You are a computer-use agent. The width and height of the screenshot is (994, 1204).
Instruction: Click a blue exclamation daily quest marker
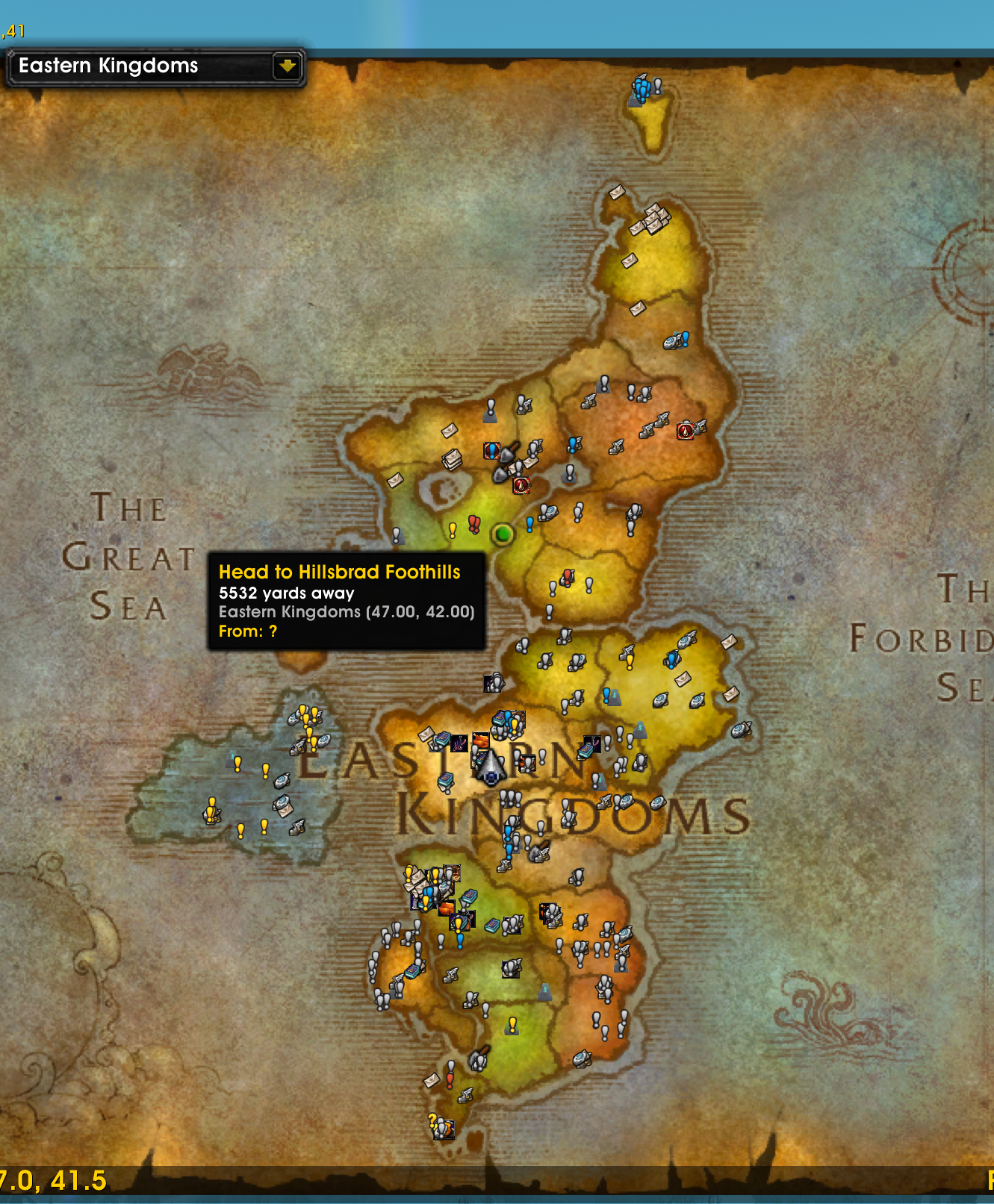click(x=529, y=523)
